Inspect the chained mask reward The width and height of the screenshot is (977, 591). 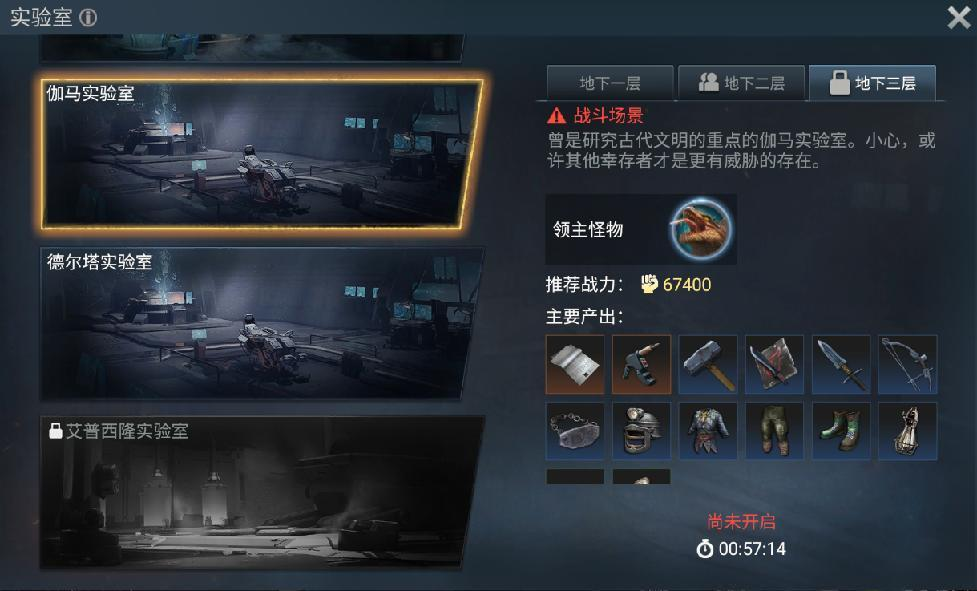(575, 431)
